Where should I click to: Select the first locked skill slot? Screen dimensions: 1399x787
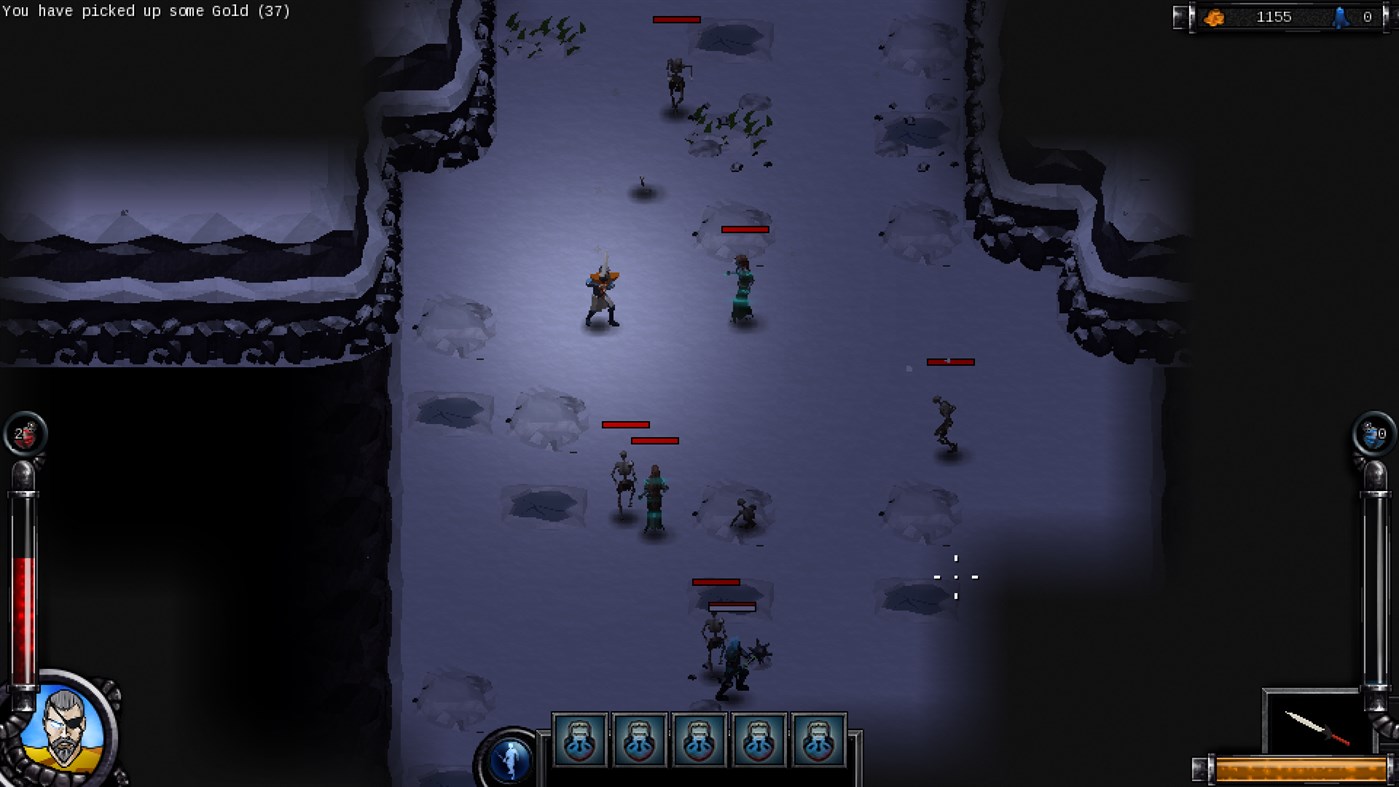tap(579, 739)
